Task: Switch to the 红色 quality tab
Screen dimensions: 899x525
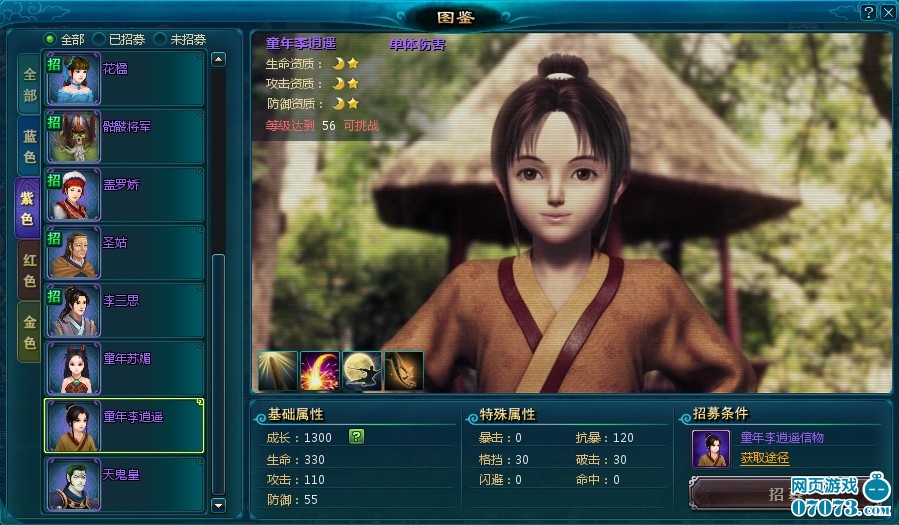Action: tap(29, 270)
